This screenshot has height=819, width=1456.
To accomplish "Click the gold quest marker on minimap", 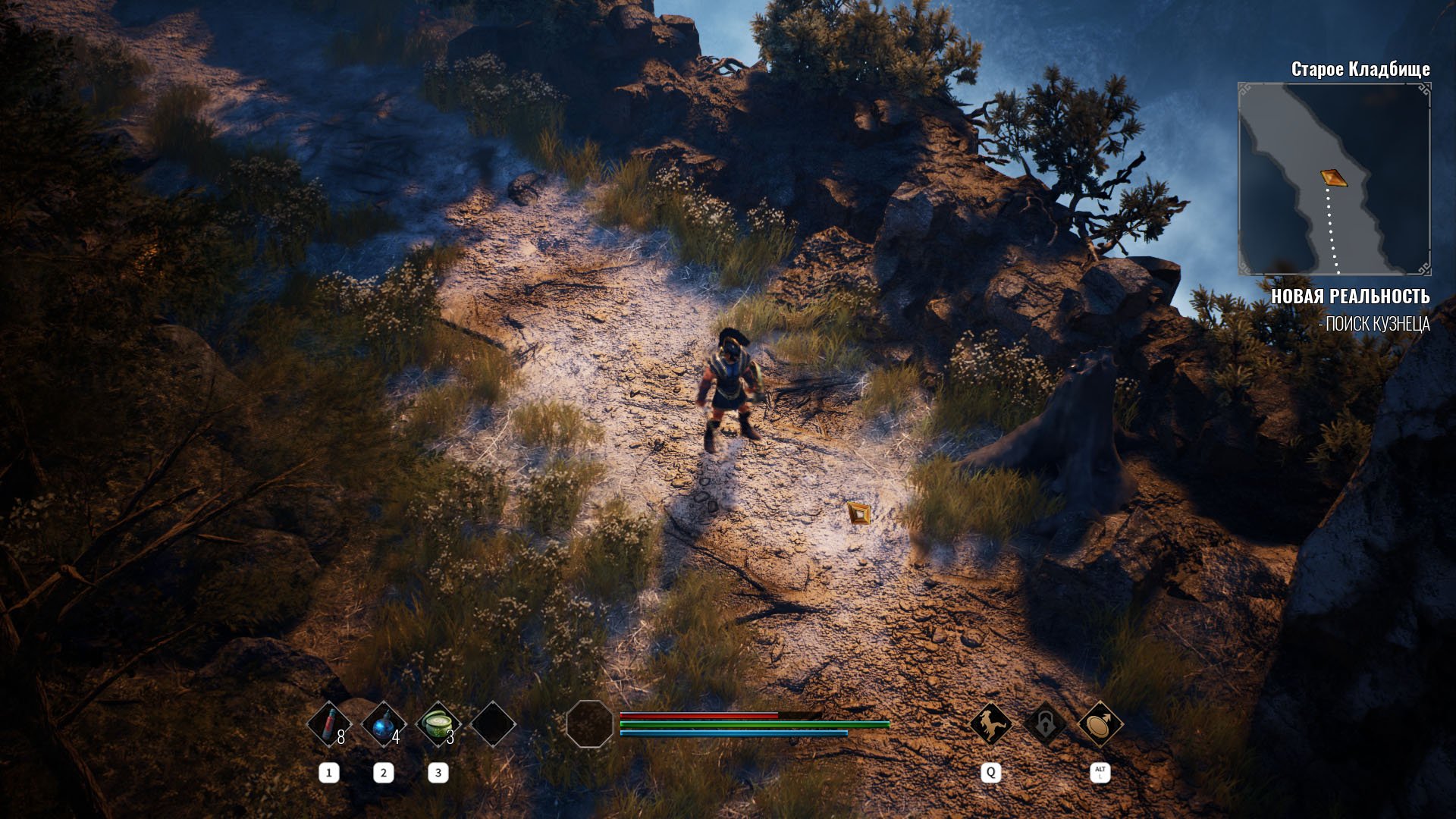I will click(x=1333, y=177).
